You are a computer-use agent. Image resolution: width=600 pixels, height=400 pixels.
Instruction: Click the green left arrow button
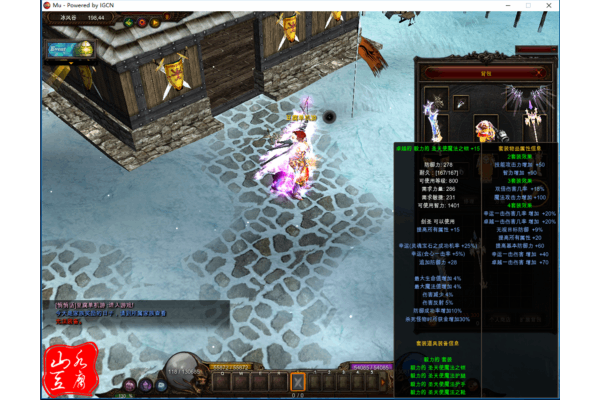click(x=128, y=21)
